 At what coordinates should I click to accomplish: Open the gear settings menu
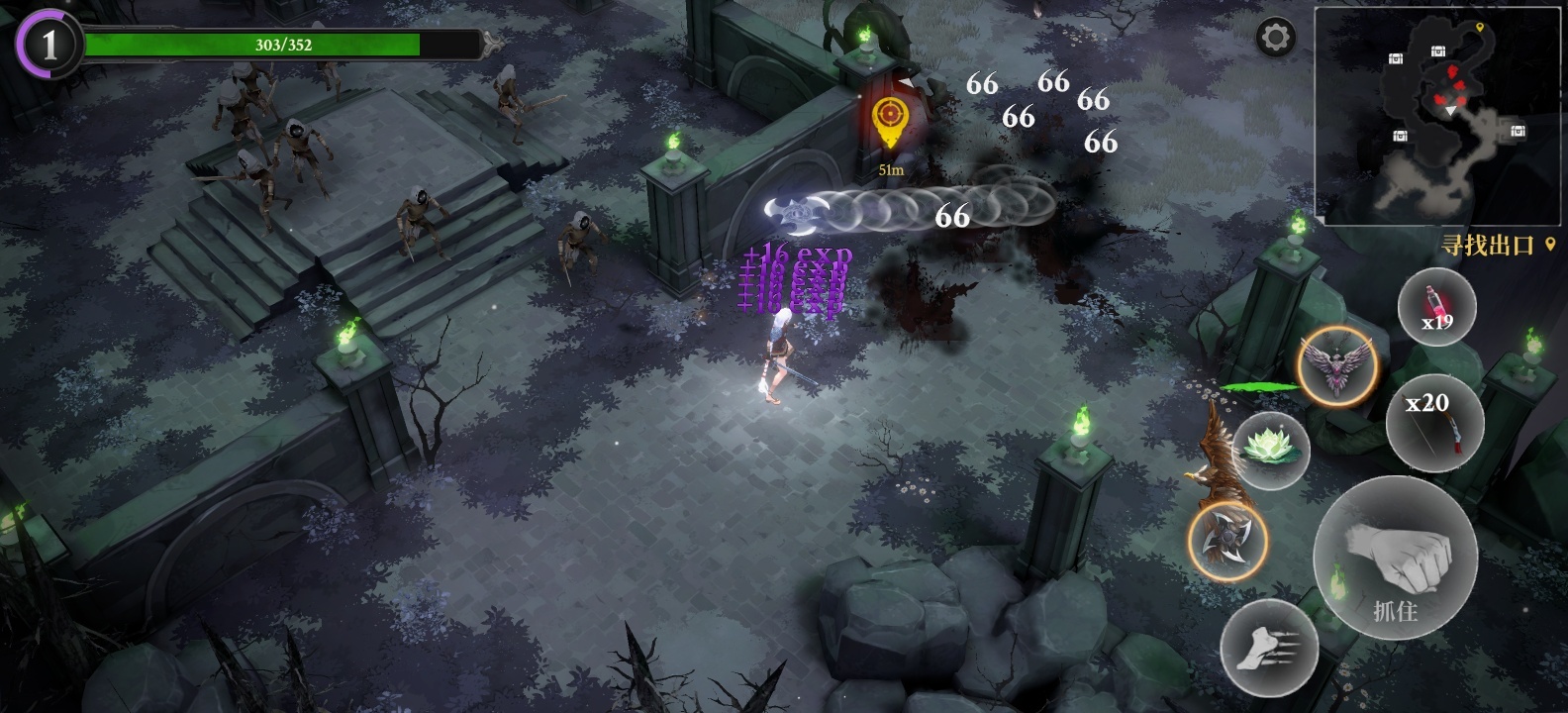[x=1275, y=39]
